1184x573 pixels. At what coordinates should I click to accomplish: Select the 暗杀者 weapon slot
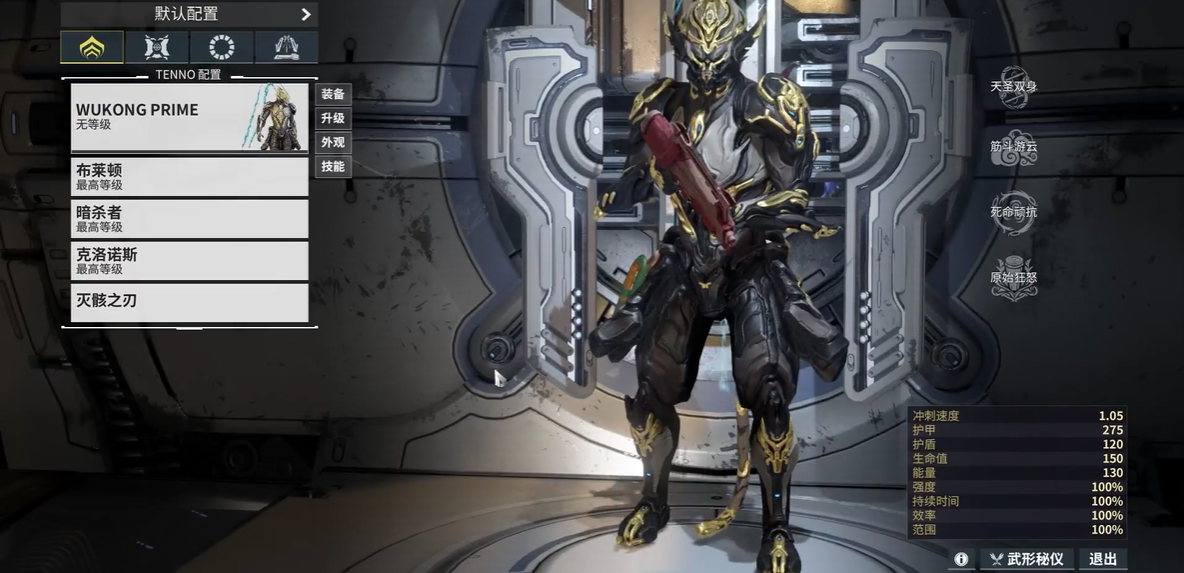point(189,219)
